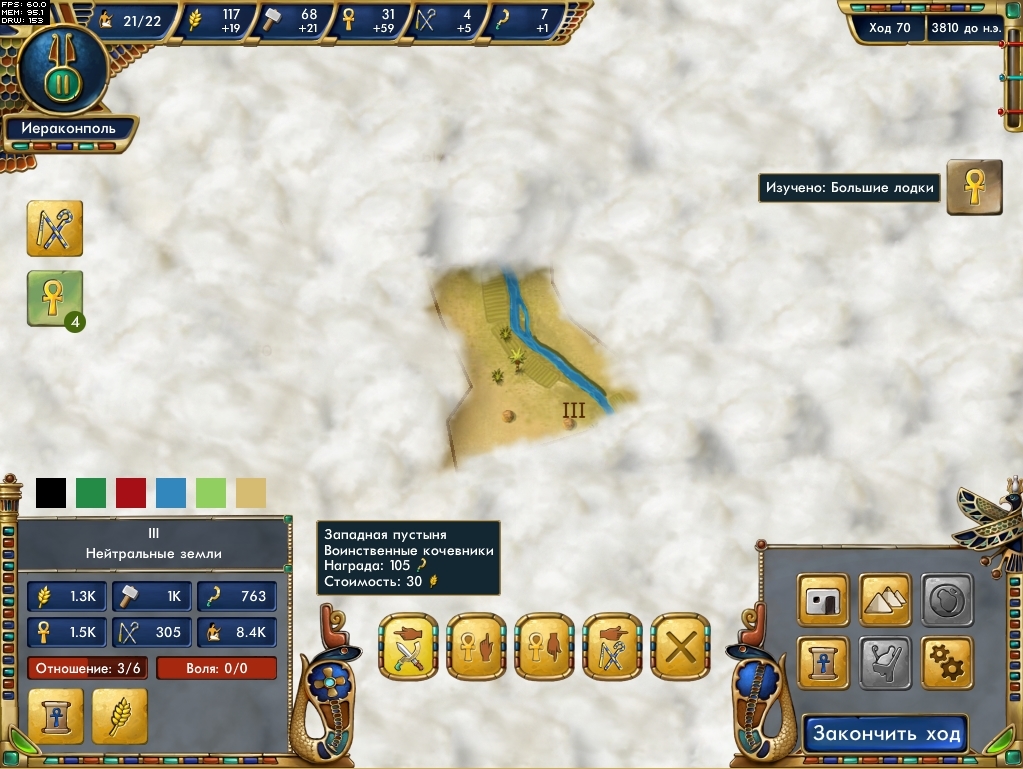Open the green ankh icon with badge 4
This screenshot has width=1023, height=769.
(55, 298)
